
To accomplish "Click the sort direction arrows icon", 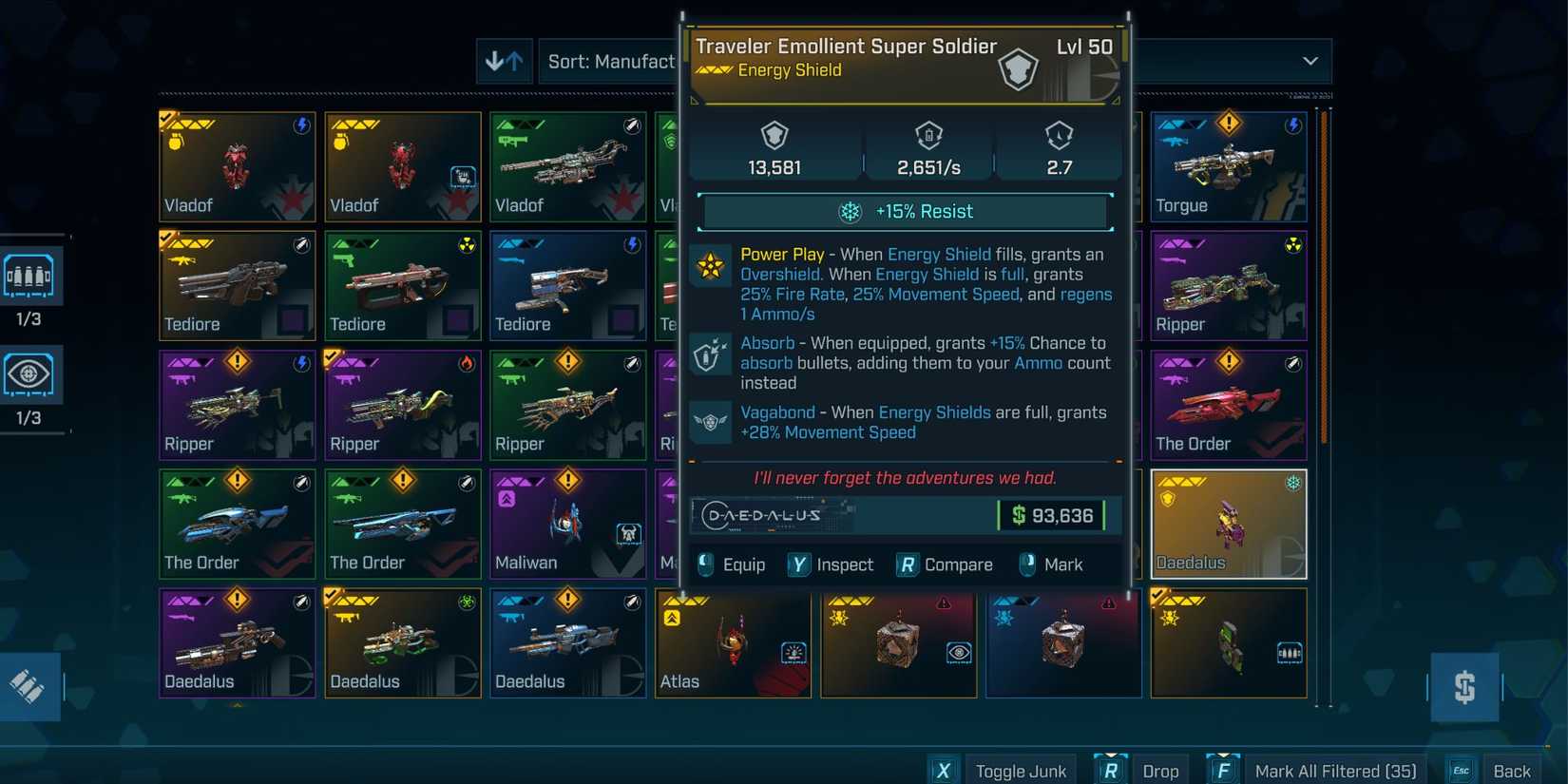I will (x=504, y=61).
